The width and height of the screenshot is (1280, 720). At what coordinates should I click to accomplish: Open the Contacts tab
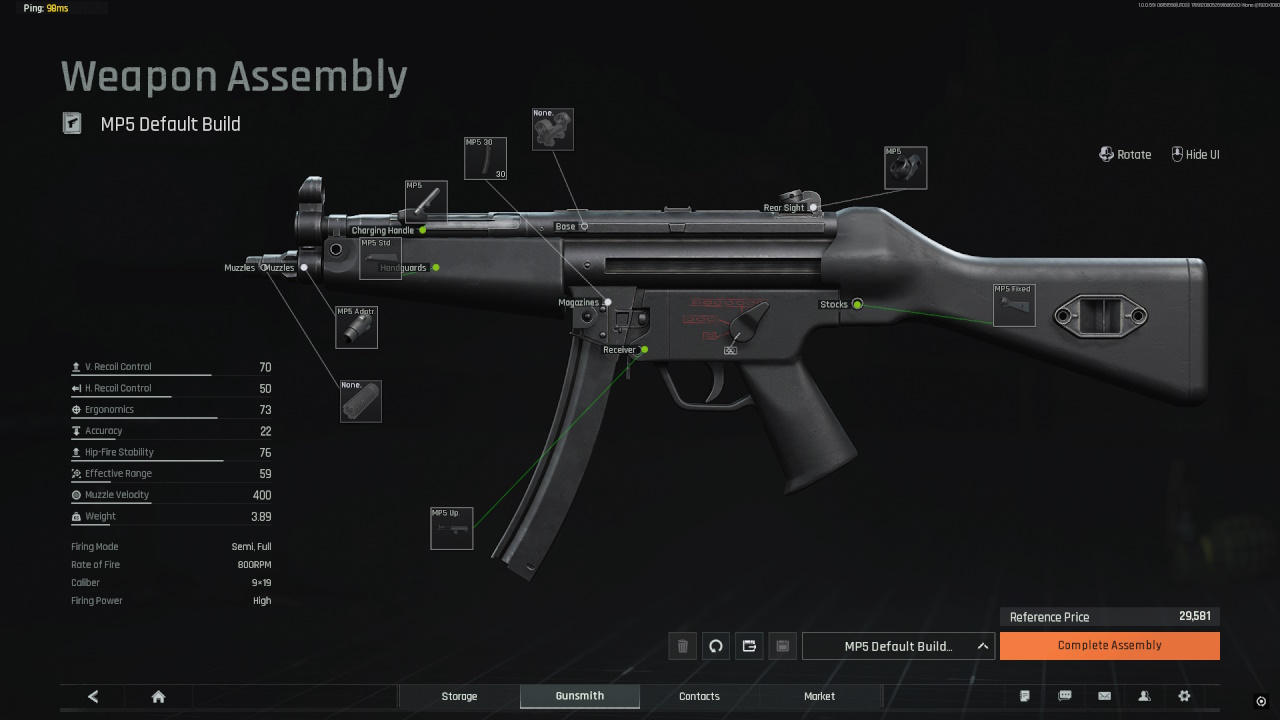click(699, 696)
